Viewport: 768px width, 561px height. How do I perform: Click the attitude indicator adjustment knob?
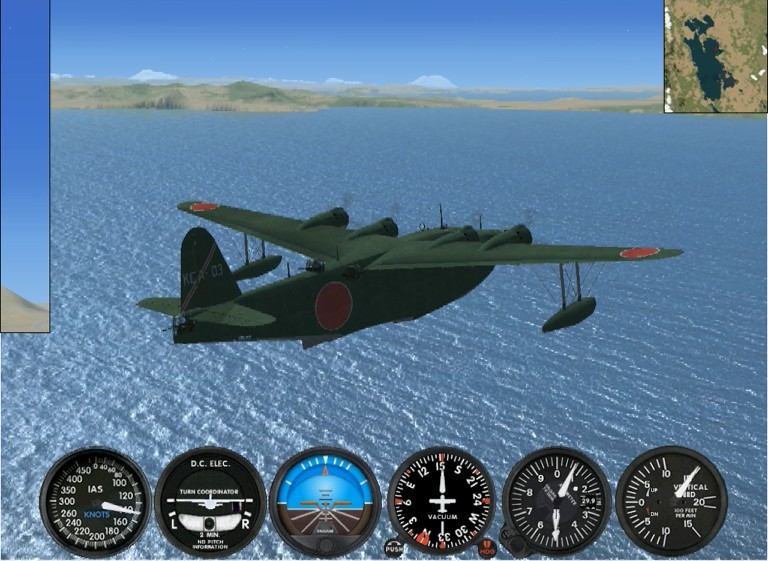click(x=325, y=544)
